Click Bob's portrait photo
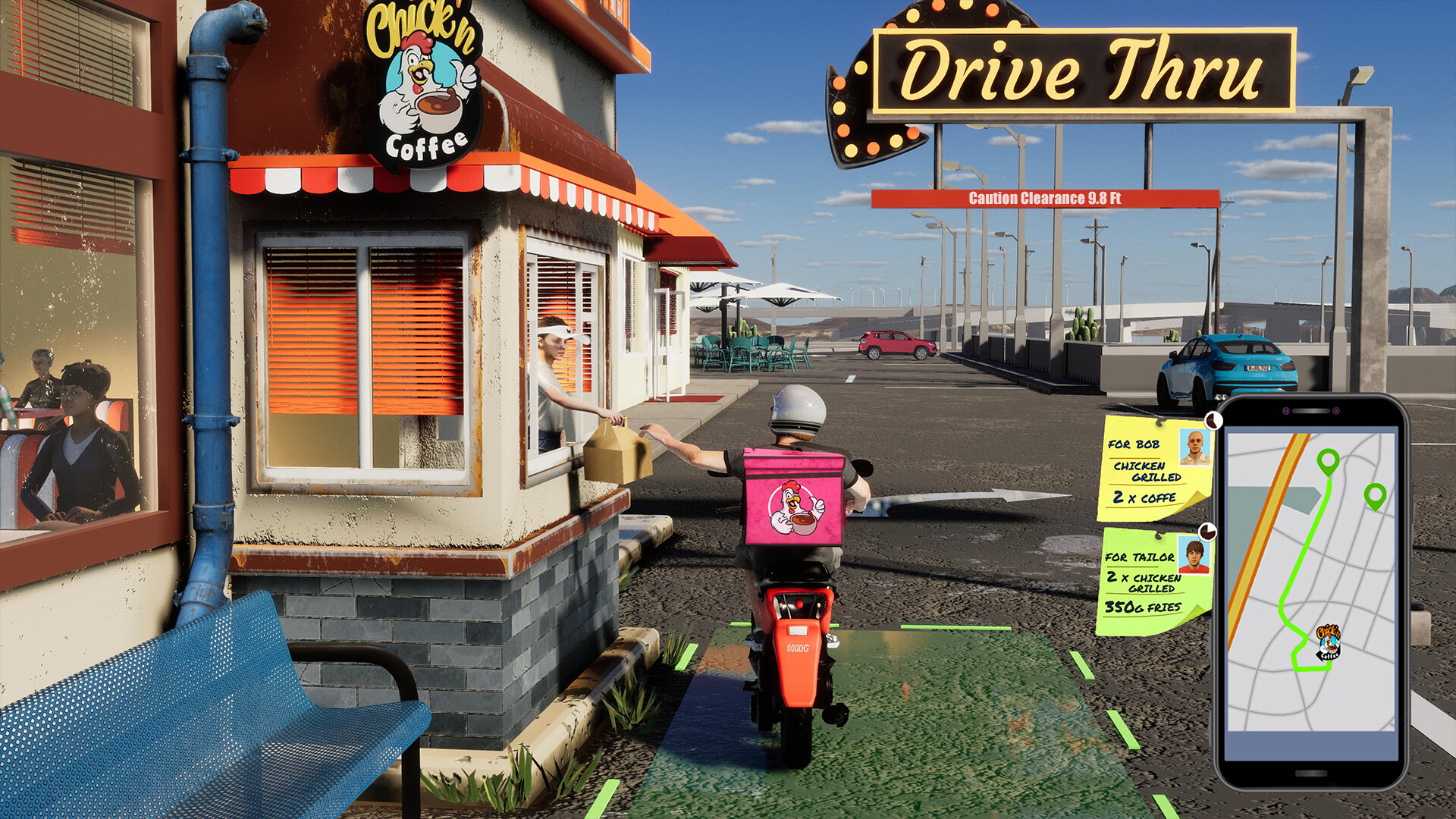The height and width of the screenshot is (819, 1456). (x=1194, y=447)
